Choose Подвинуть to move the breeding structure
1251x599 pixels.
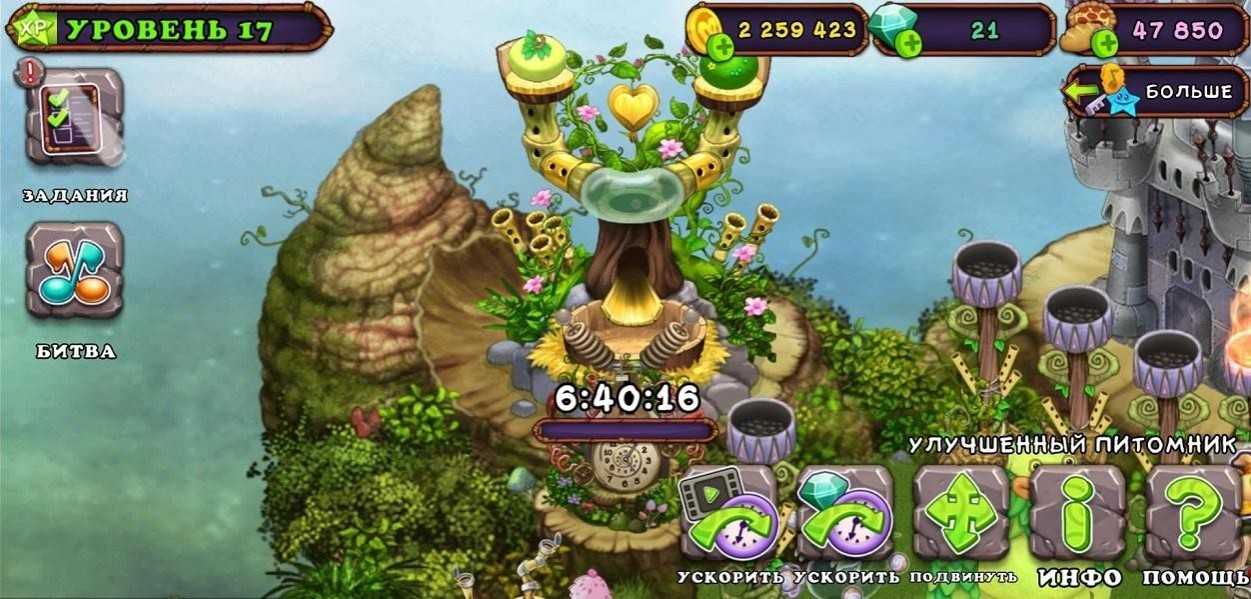pos(962,513)
